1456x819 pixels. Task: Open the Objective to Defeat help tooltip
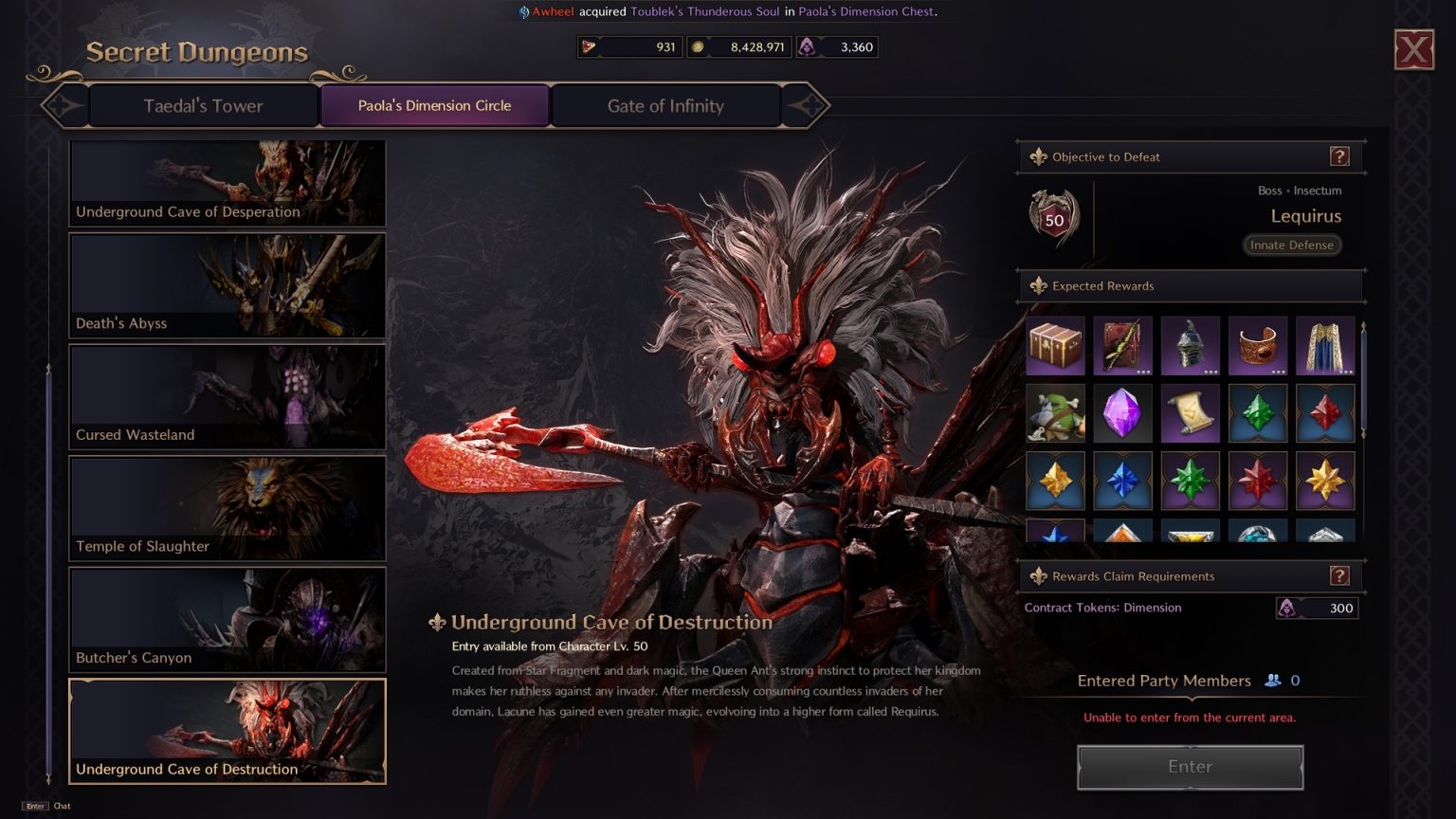(1338, 156)
